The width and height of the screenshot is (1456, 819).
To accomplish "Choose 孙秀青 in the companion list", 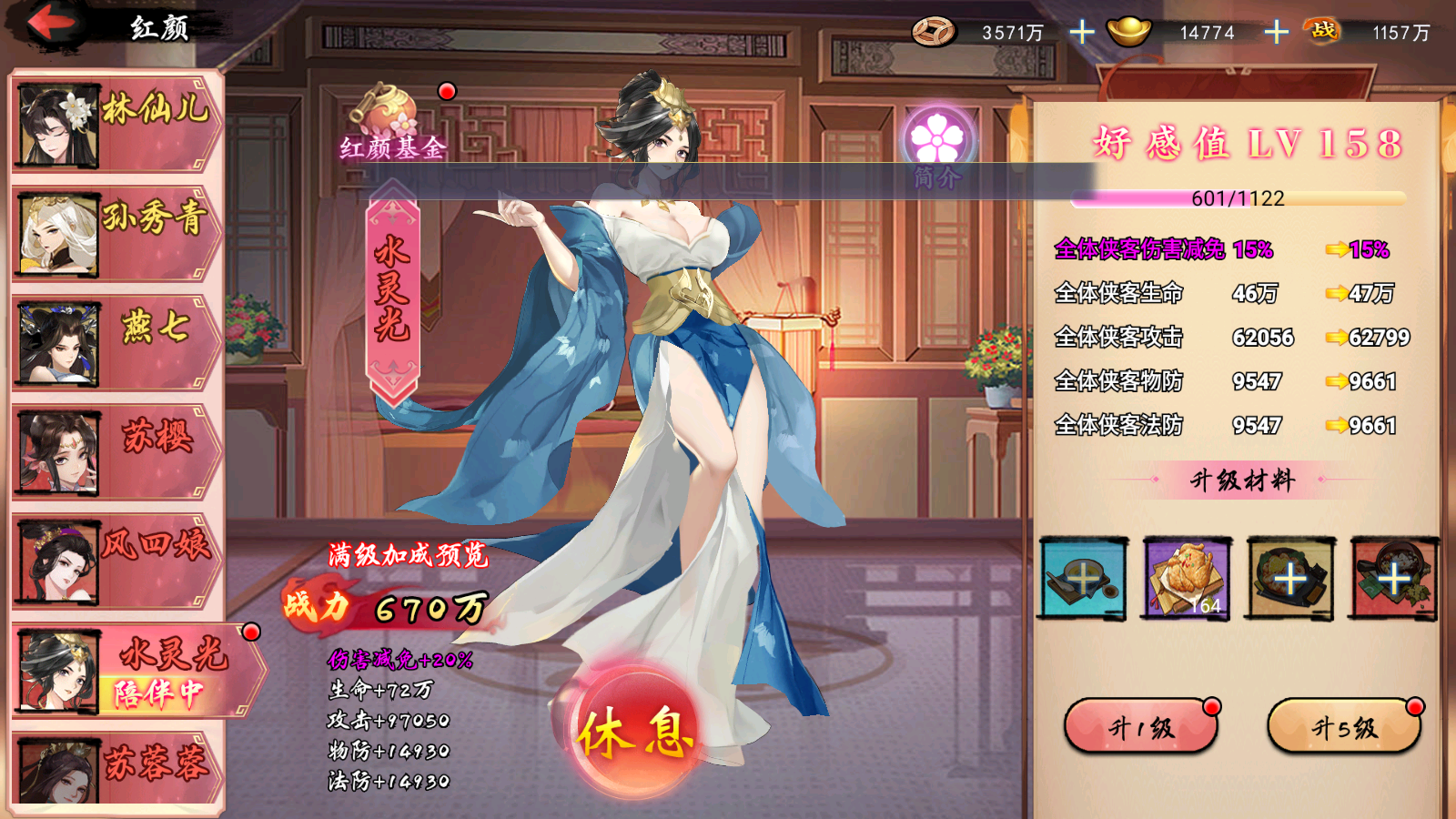I will pyautogui.click(x=116, y=233).
